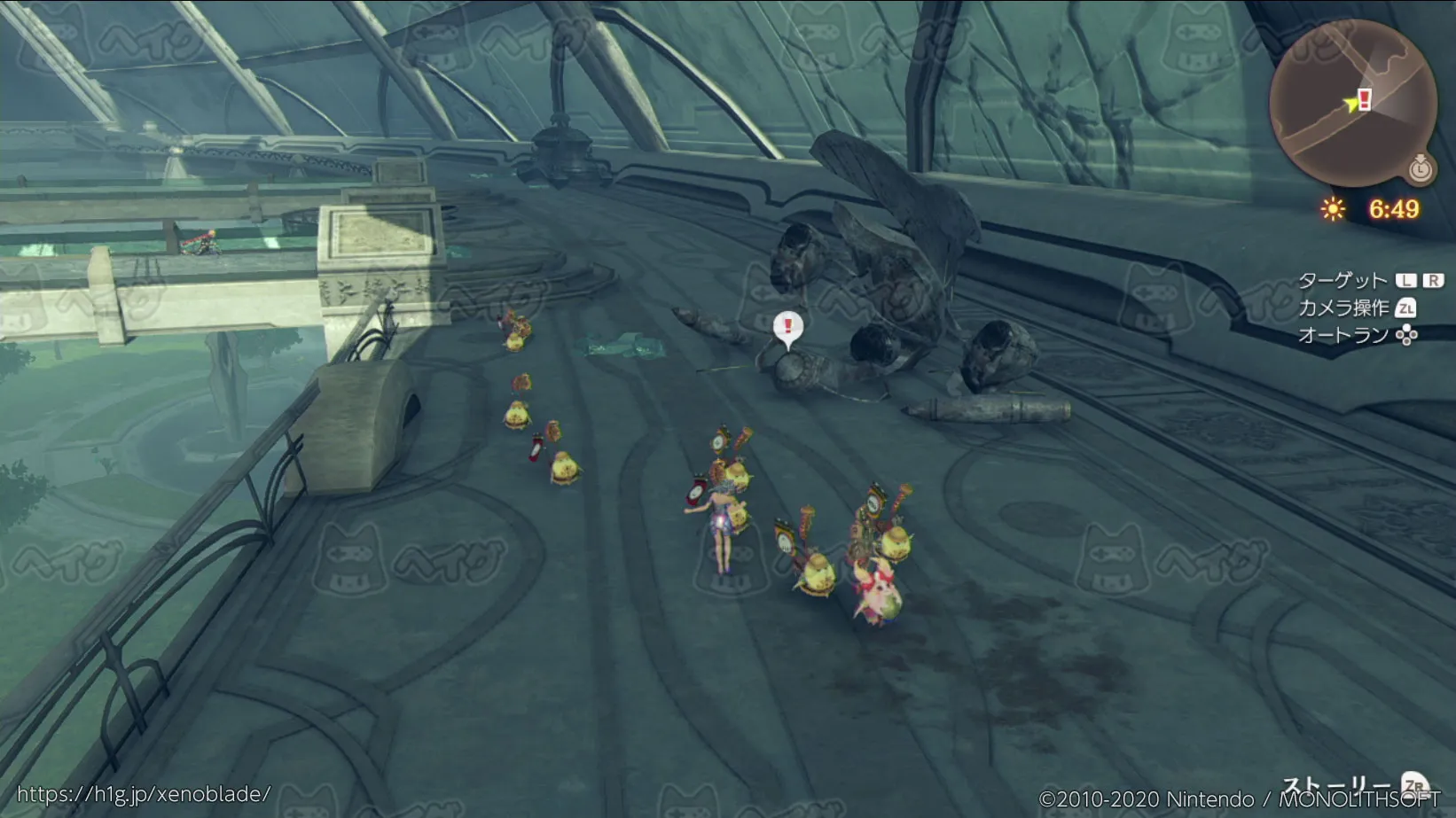Click the stopwatch icon beside the minimap
The image size is (1456, 818).
point(1421,167)
